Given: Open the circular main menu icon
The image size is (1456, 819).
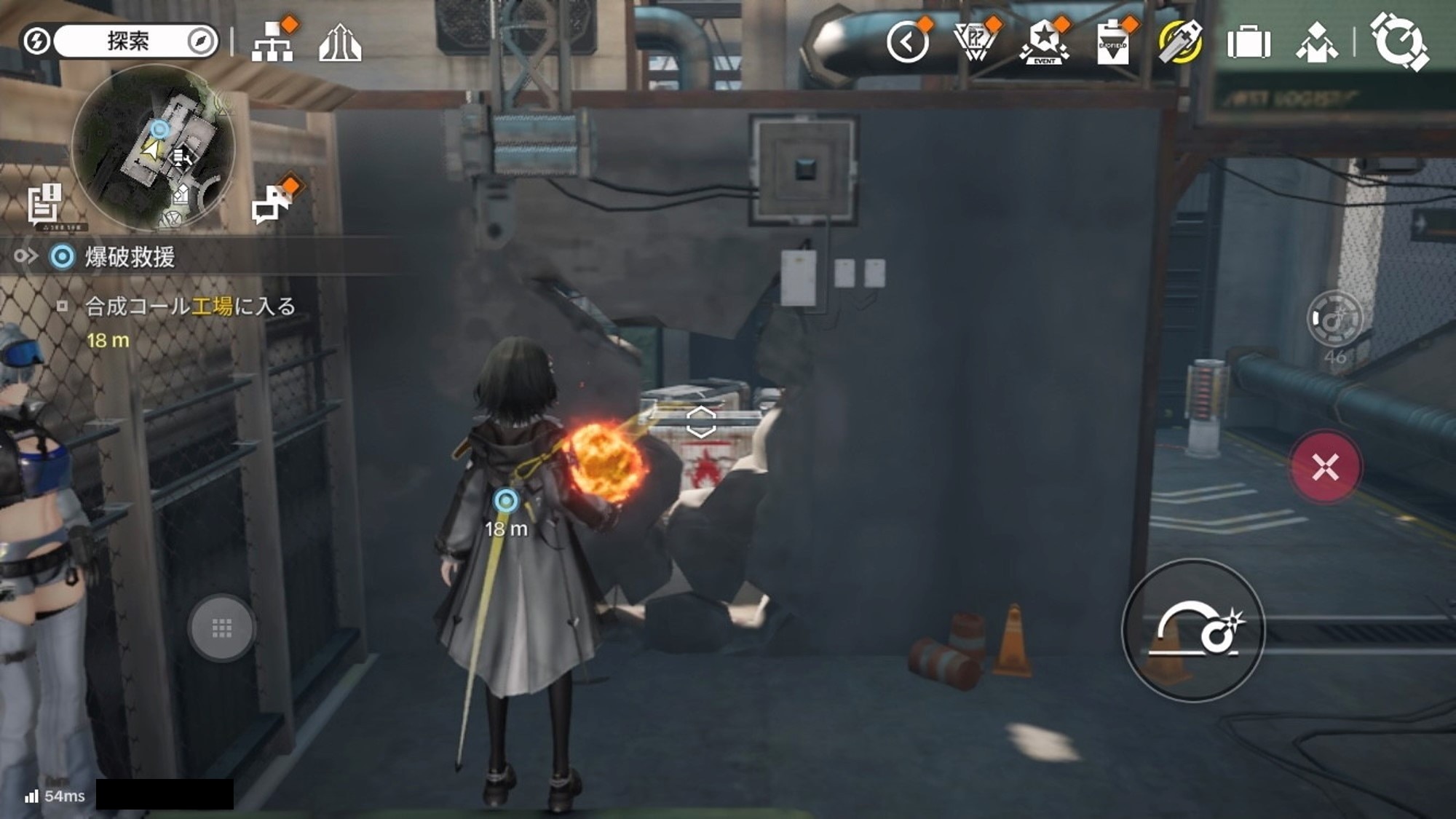Looking at the screenshot, I should click(1398, 42).
